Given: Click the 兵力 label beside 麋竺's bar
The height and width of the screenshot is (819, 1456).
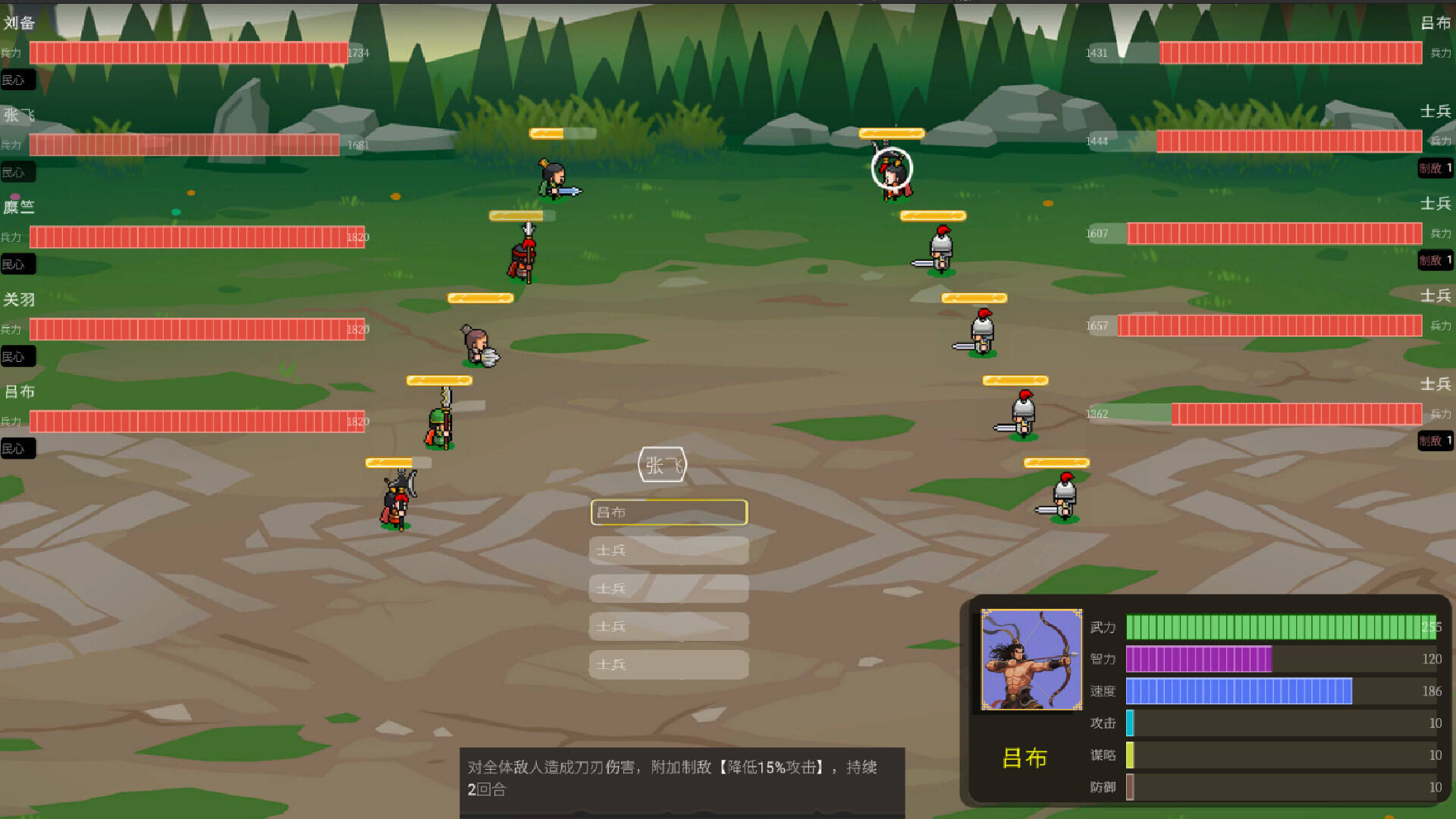Looking at the screenshot, I should tap(11, 237).
